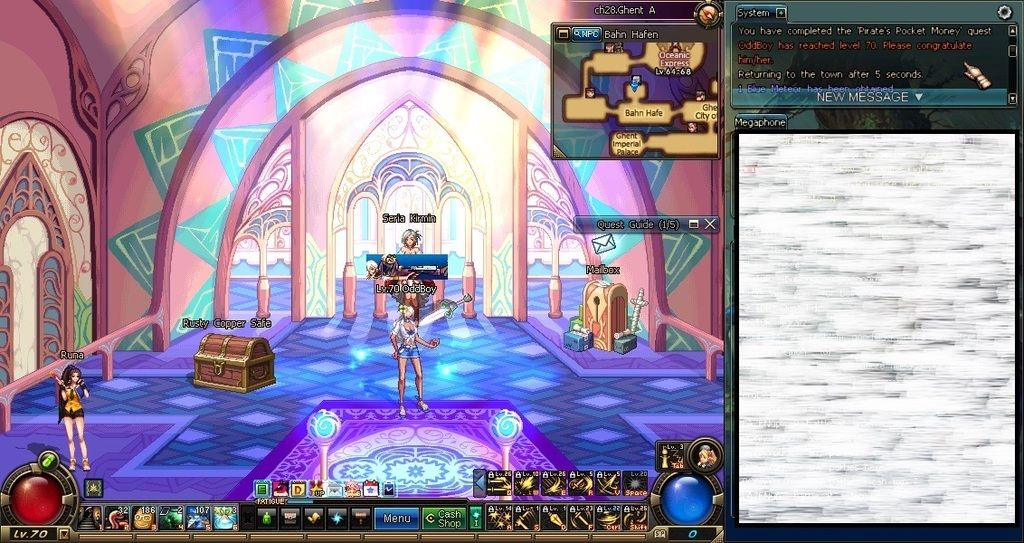The width and height of the screenshot is (1024, 543).
Task: Open the game Menu button
Action: click(396, 518)
